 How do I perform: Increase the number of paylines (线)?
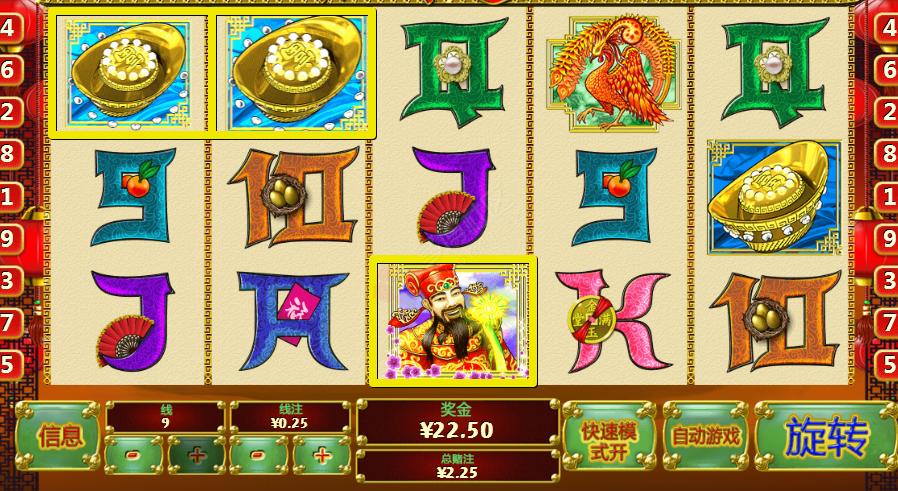196,455
